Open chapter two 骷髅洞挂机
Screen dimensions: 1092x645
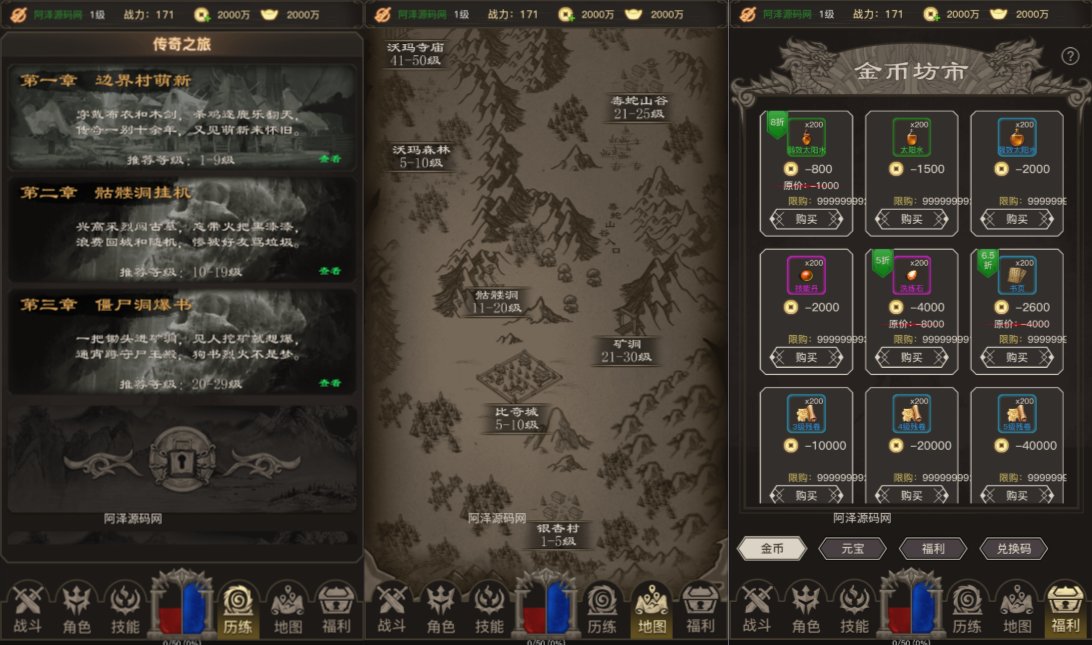[182, 230]
